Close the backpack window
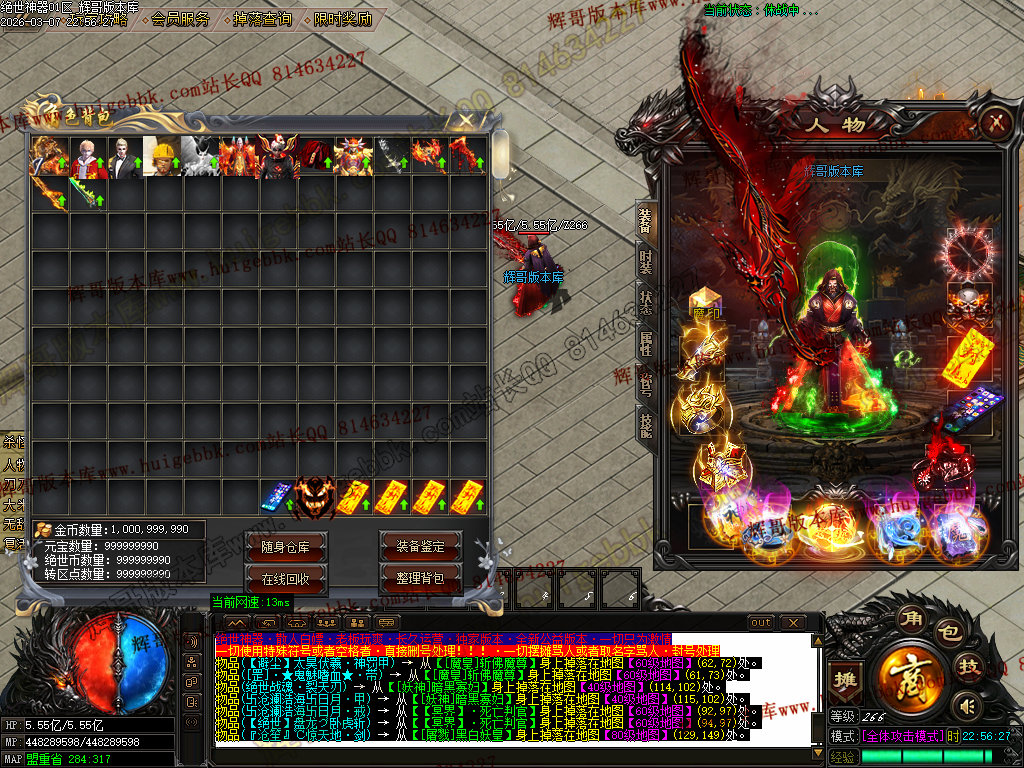Viewport: 1024px width, 768px height. 465,122
